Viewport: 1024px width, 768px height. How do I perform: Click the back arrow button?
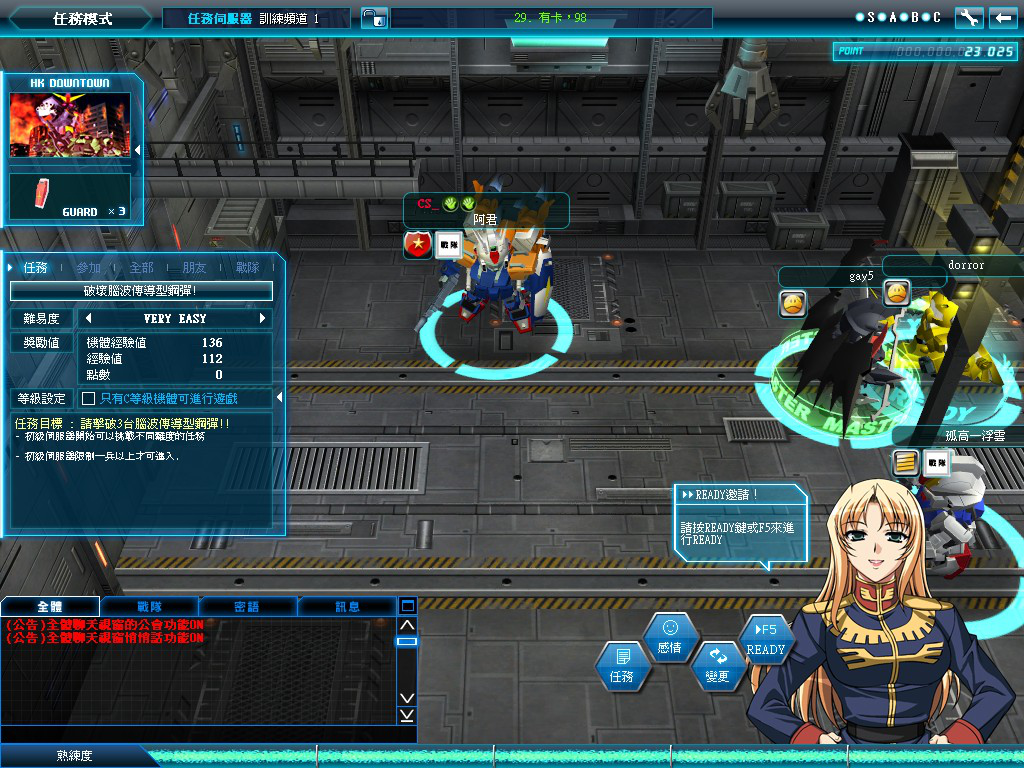click(1001, 18)
